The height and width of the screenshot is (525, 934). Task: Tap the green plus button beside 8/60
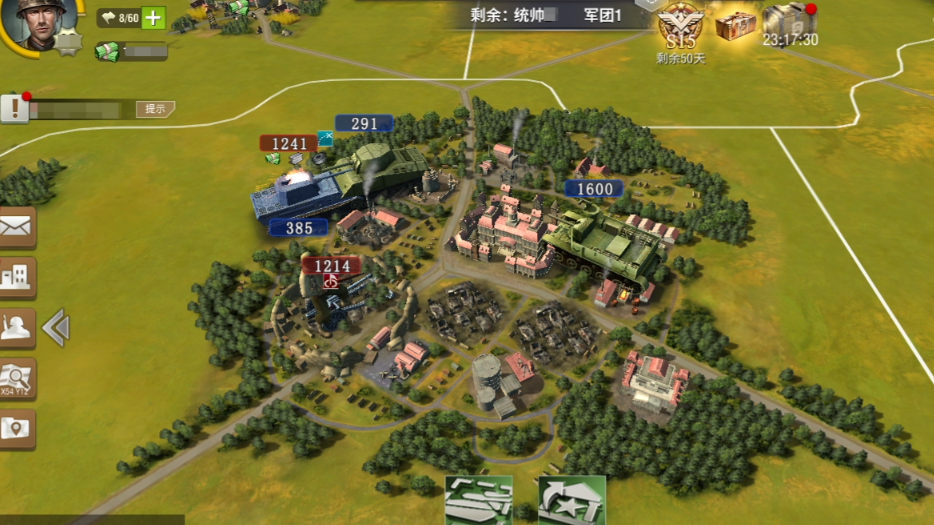coord(153,18)
